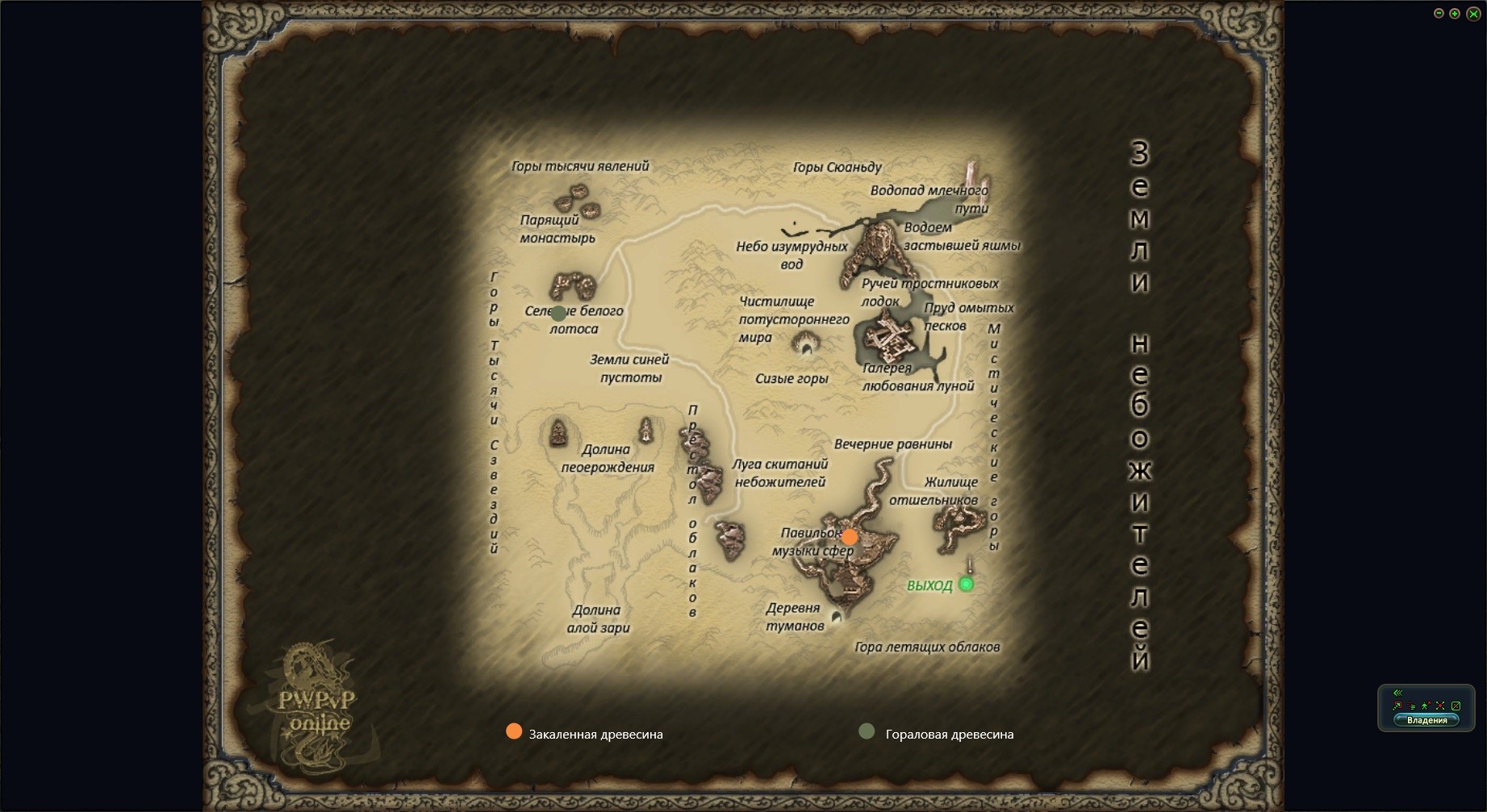This screenshot has height=812, width=1487.
Task: Click the red-centered four-point cross icon
Action: 1440,706
